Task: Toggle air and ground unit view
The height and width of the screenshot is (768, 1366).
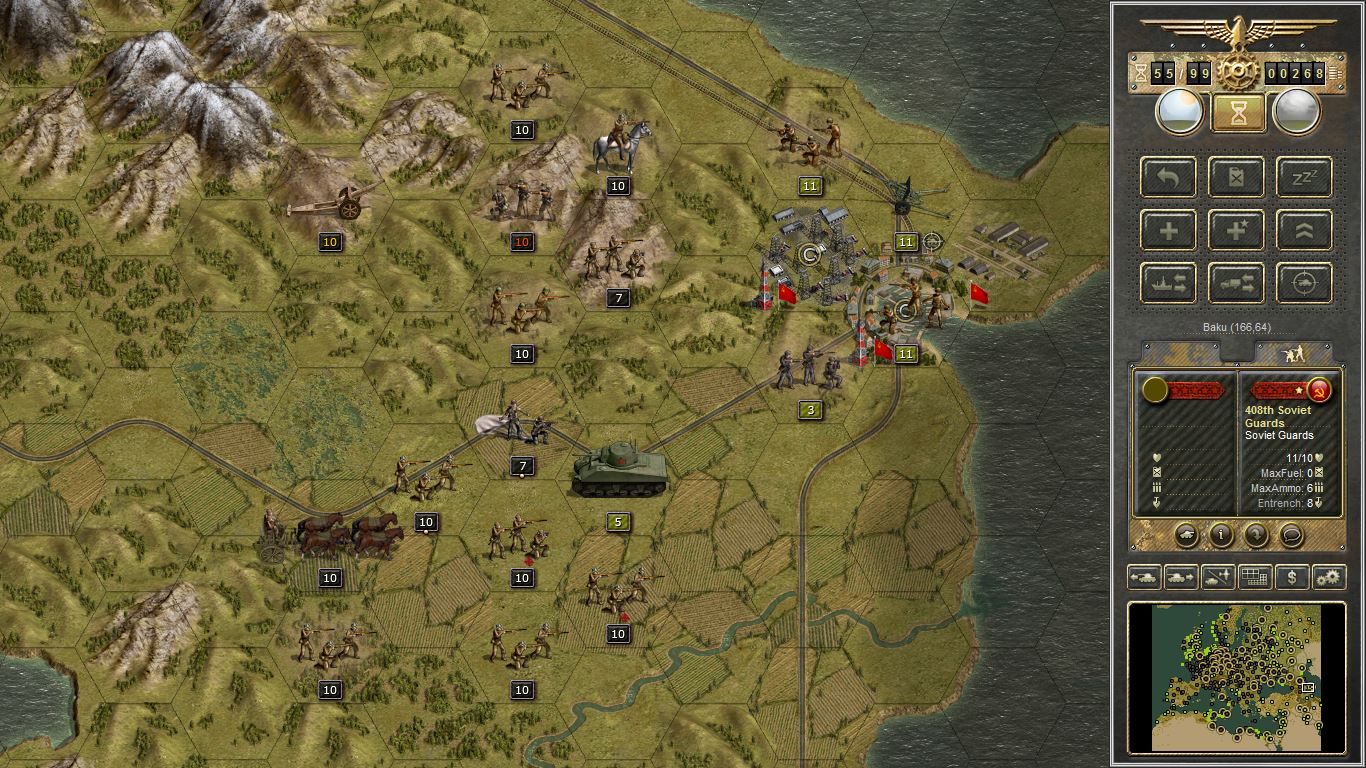Action: click(1217, 578)
